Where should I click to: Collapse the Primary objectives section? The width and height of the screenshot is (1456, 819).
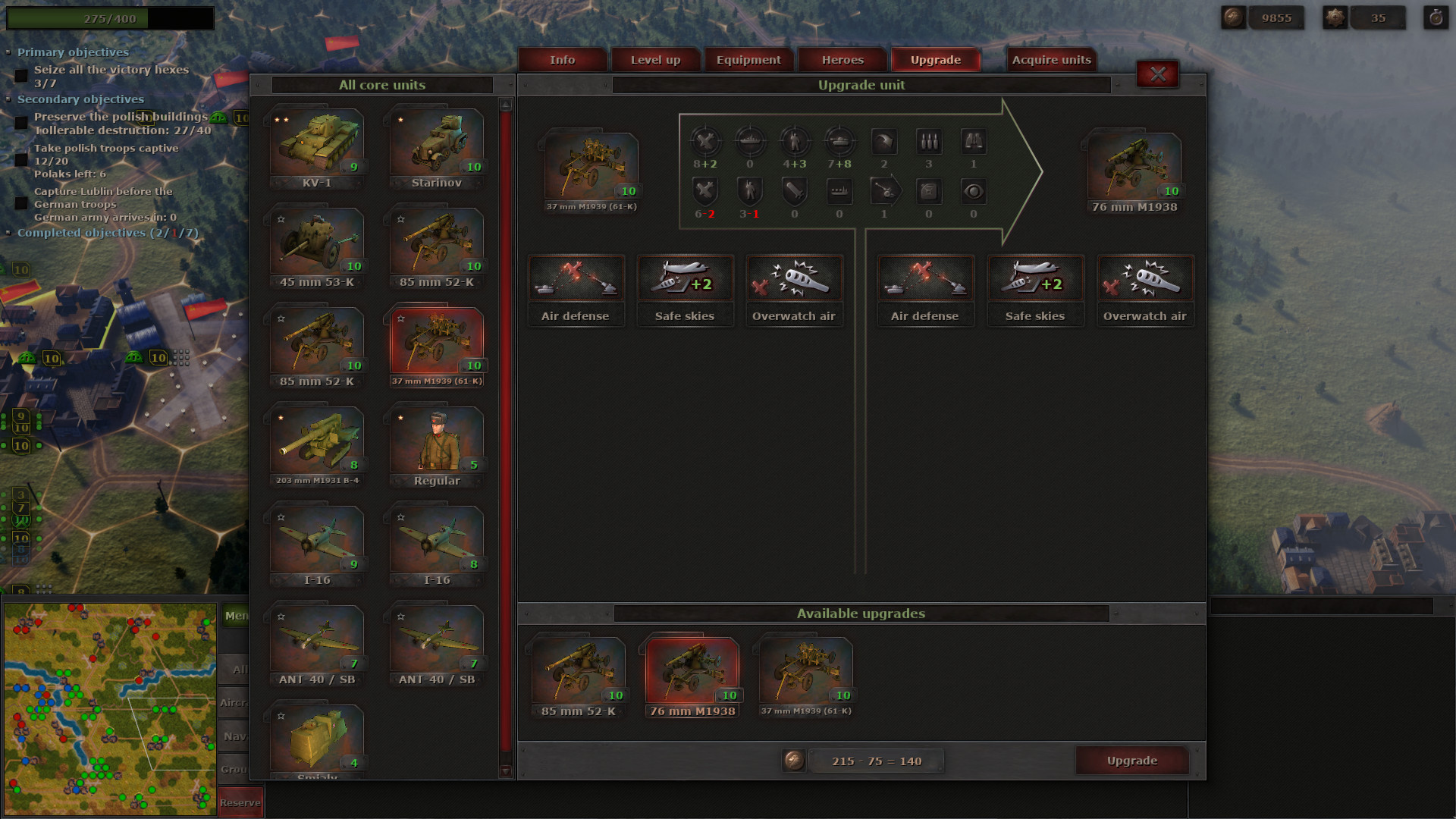click(9, 52)
